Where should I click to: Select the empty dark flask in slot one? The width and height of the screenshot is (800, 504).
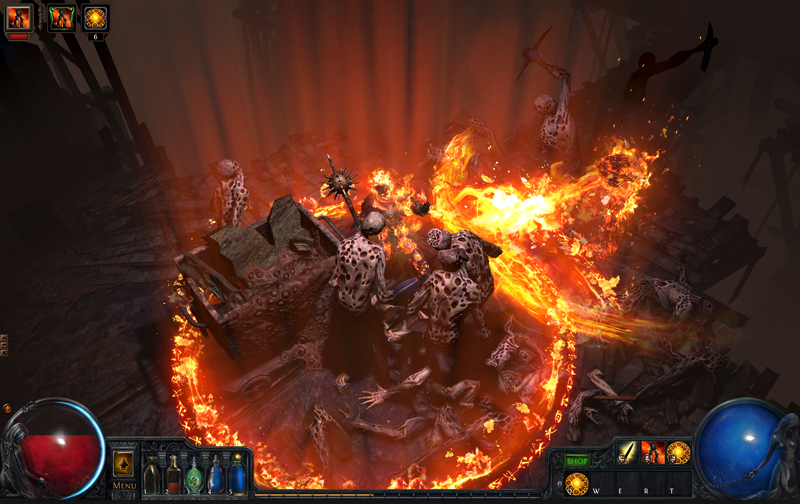click(x=151, y=476)
